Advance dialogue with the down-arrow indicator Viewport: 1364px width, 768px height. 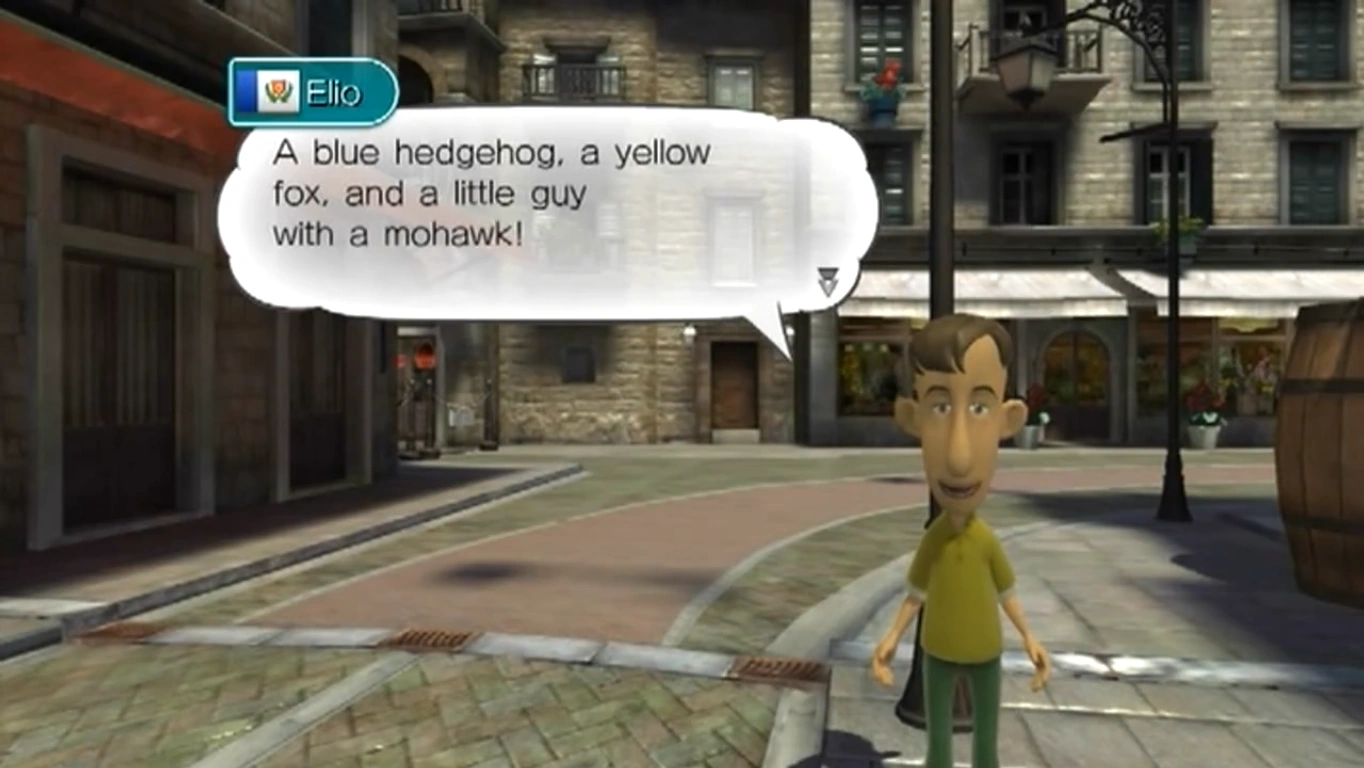click(x=827, y=281)
